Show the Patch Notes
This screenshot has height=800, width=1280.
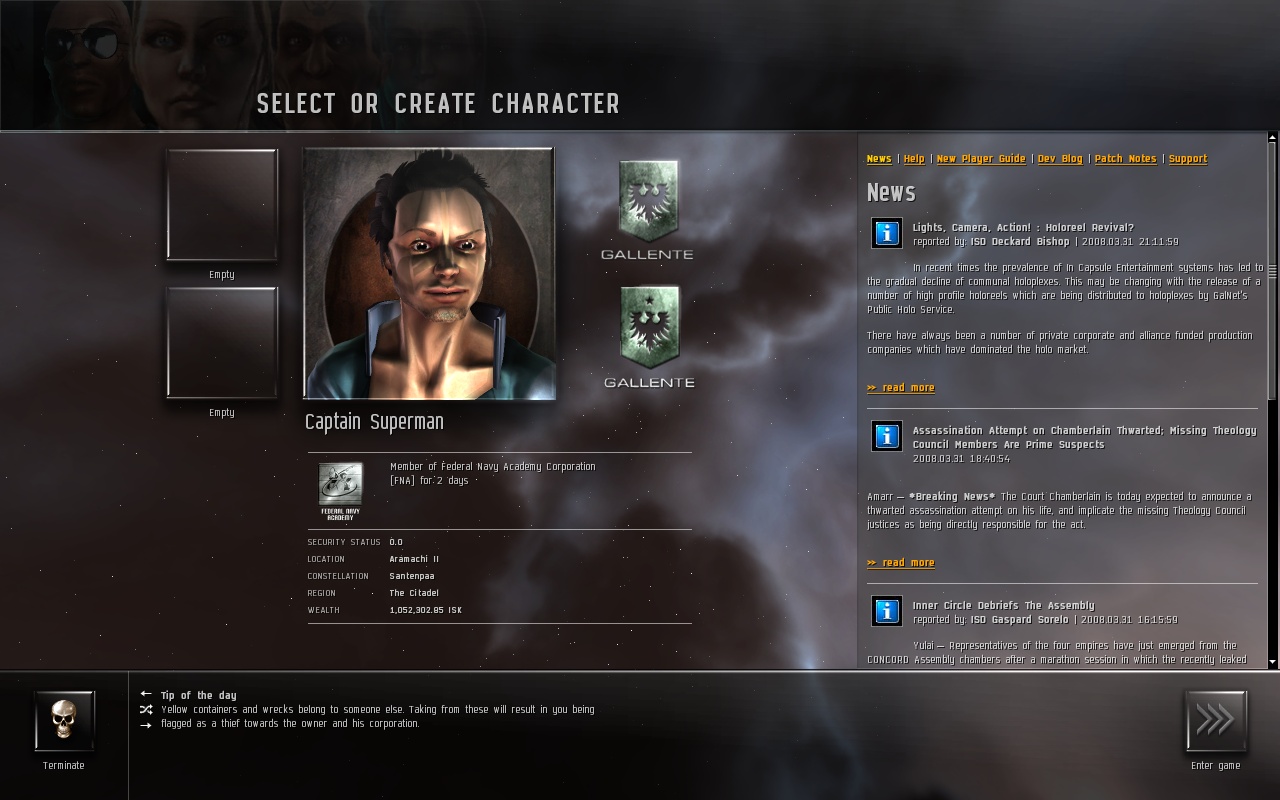click(x=1125, y=159)
